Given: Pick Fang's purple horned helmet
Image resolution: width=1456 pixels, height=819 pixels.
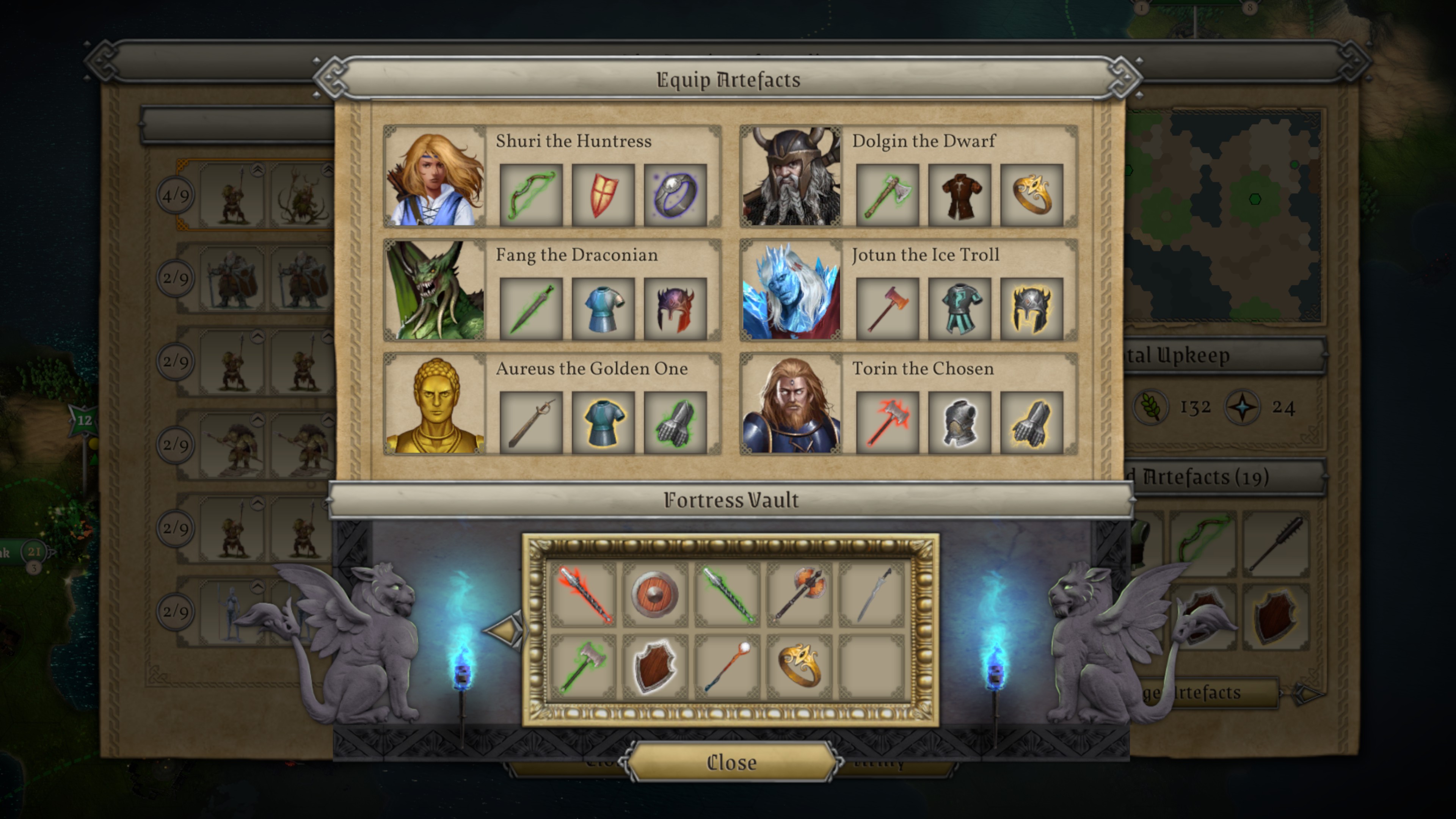Looking at the screenshot, I should click(x=675, y=309).
